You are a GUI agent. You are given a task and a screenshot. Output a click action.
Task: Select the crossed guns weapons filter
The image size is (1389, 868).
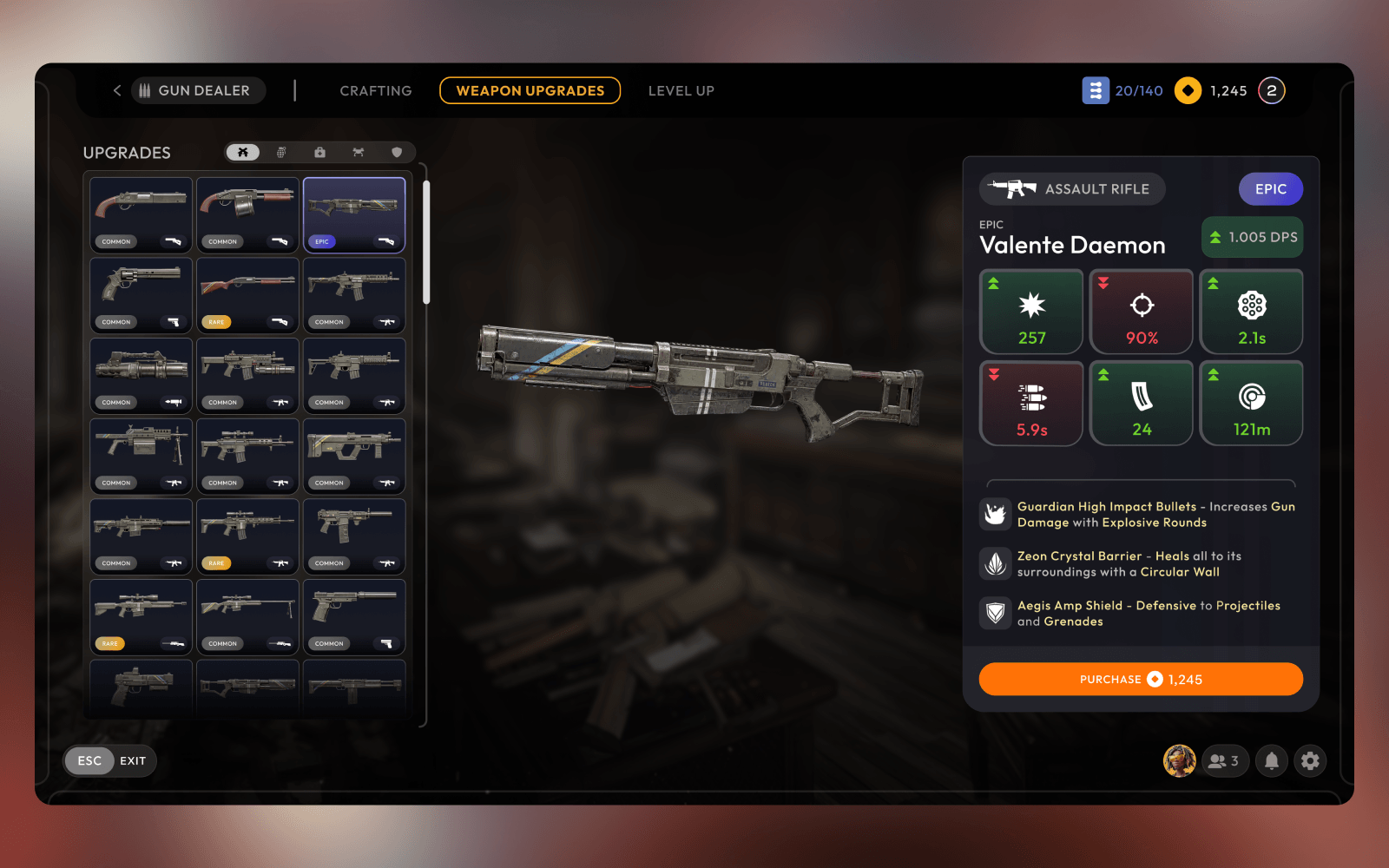point(243,152)
